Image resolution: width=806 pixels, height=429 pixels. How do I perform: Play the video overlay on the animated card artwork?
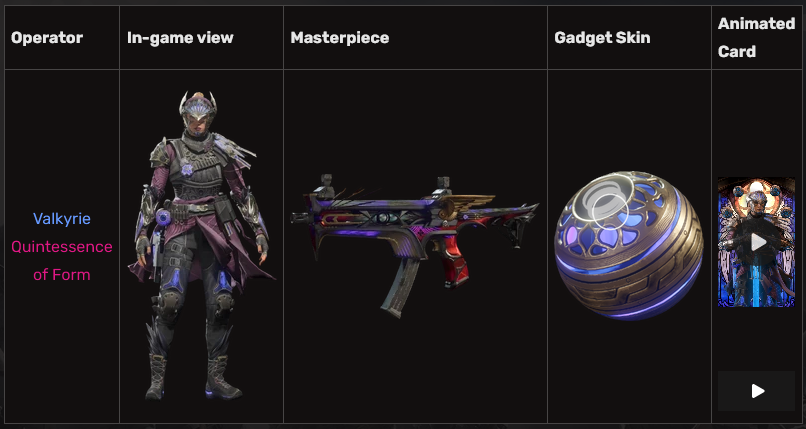pyautogui.click(x=758, y=242)
